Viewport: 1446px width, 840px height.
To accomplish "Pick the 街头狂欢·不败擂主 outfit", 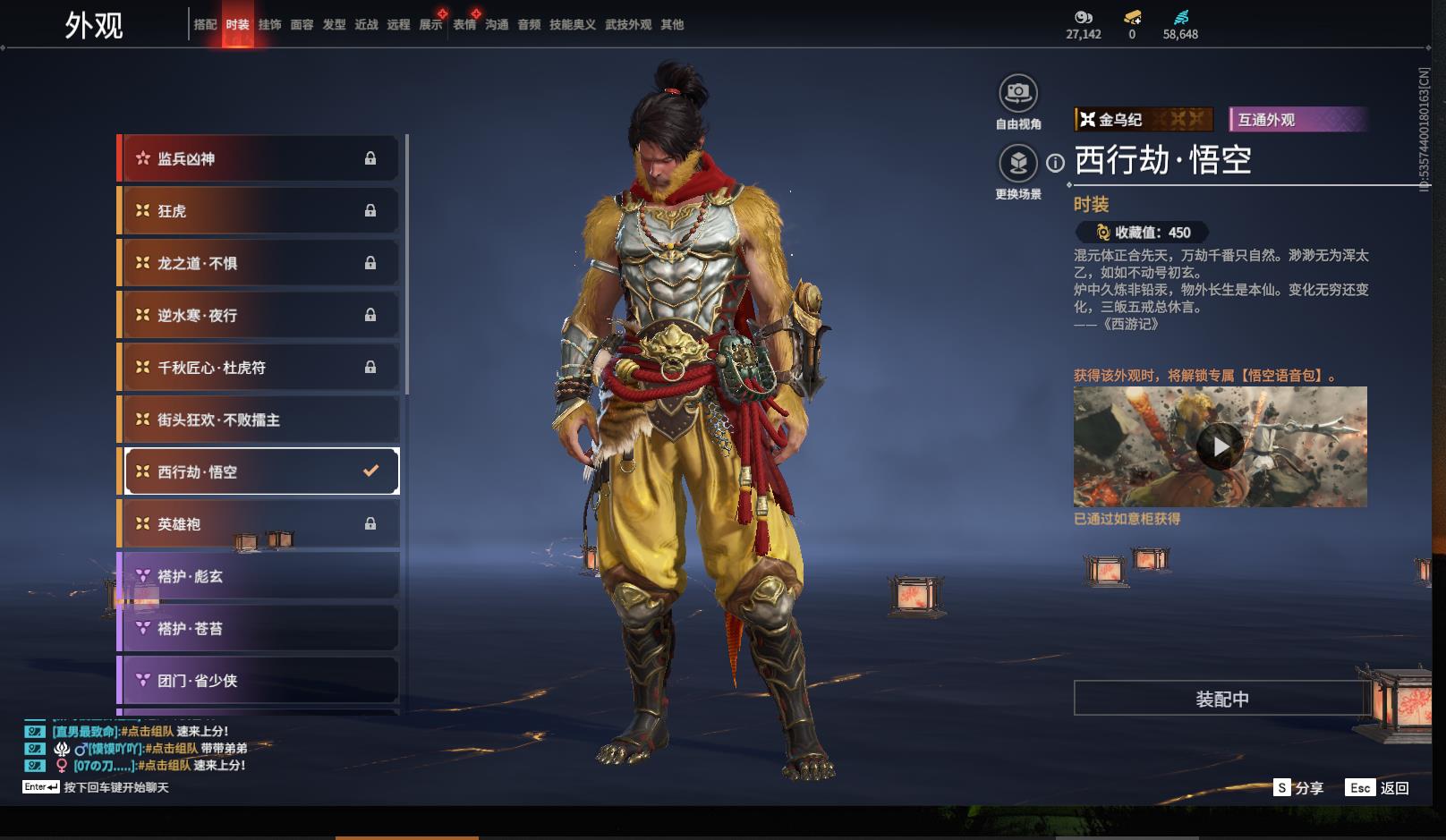I will click(259, 420).
